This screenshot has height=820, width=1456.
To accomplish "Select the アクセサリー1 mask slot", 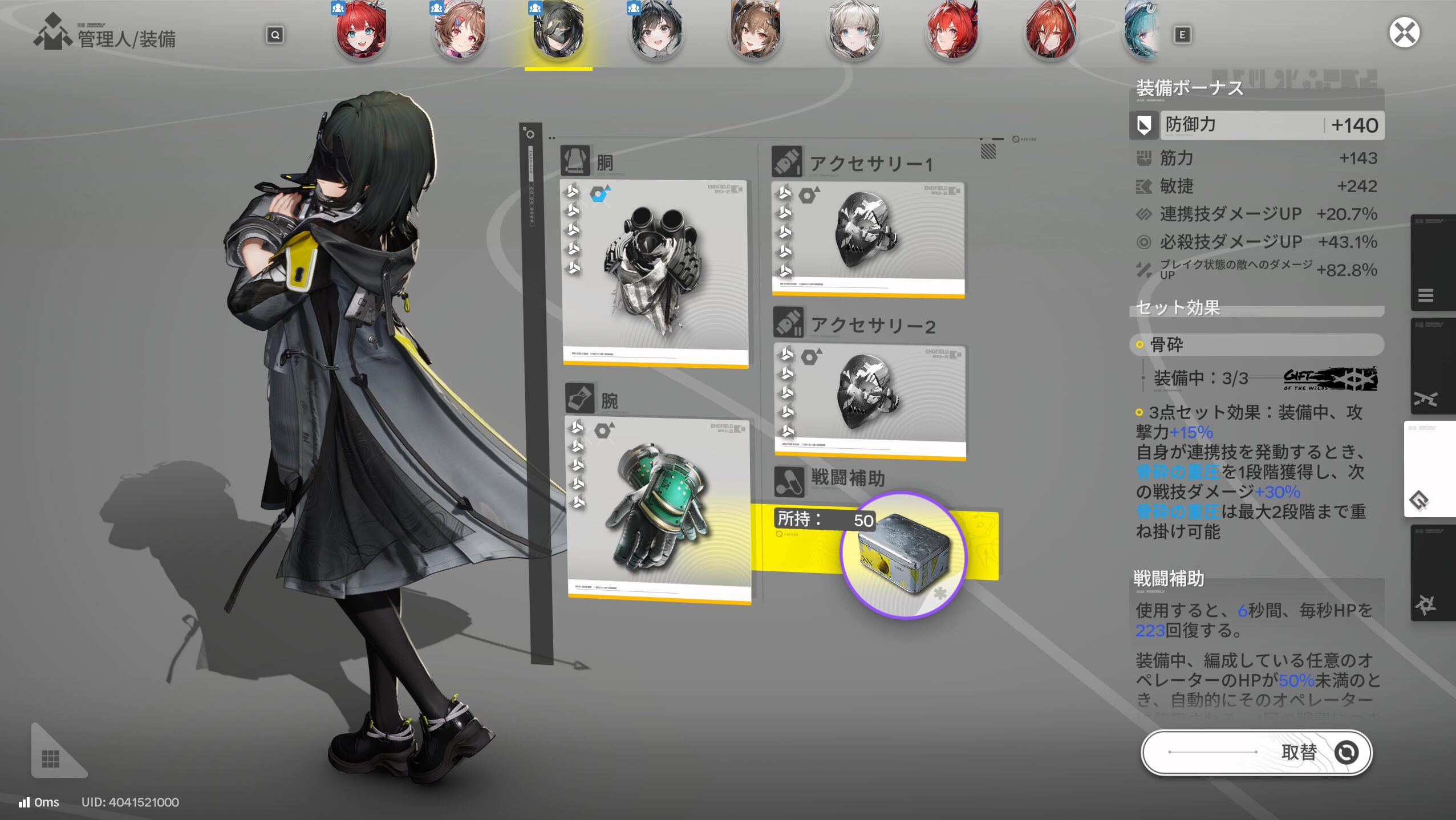I will 867,239.
